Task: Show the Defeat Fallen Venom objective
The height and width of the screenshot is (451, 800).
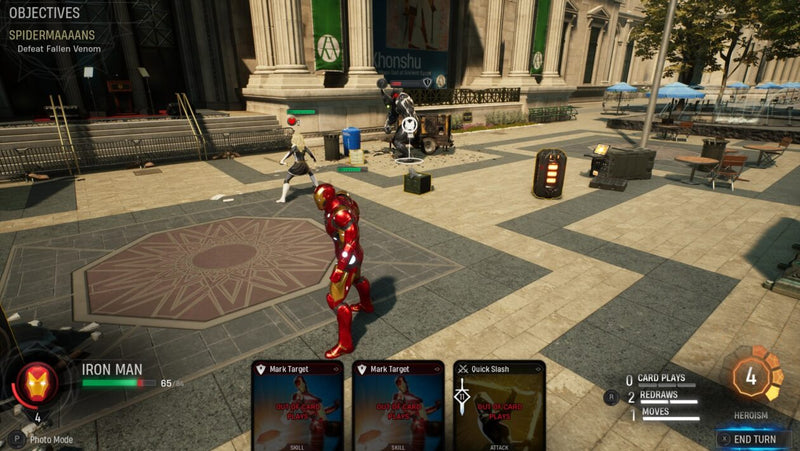Action: (x=59, y=48)
